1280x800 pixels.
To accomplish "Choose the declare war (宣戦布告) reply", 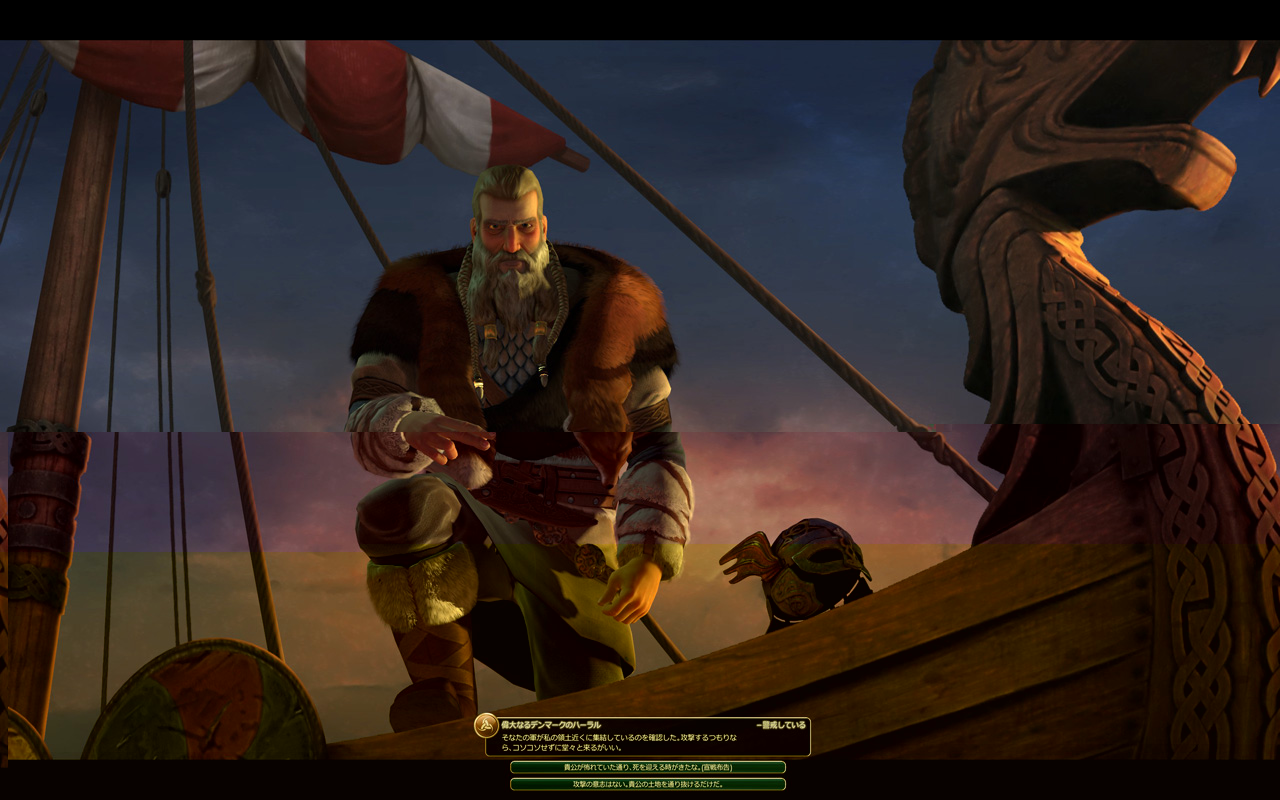I will click(x=647, y=767).
